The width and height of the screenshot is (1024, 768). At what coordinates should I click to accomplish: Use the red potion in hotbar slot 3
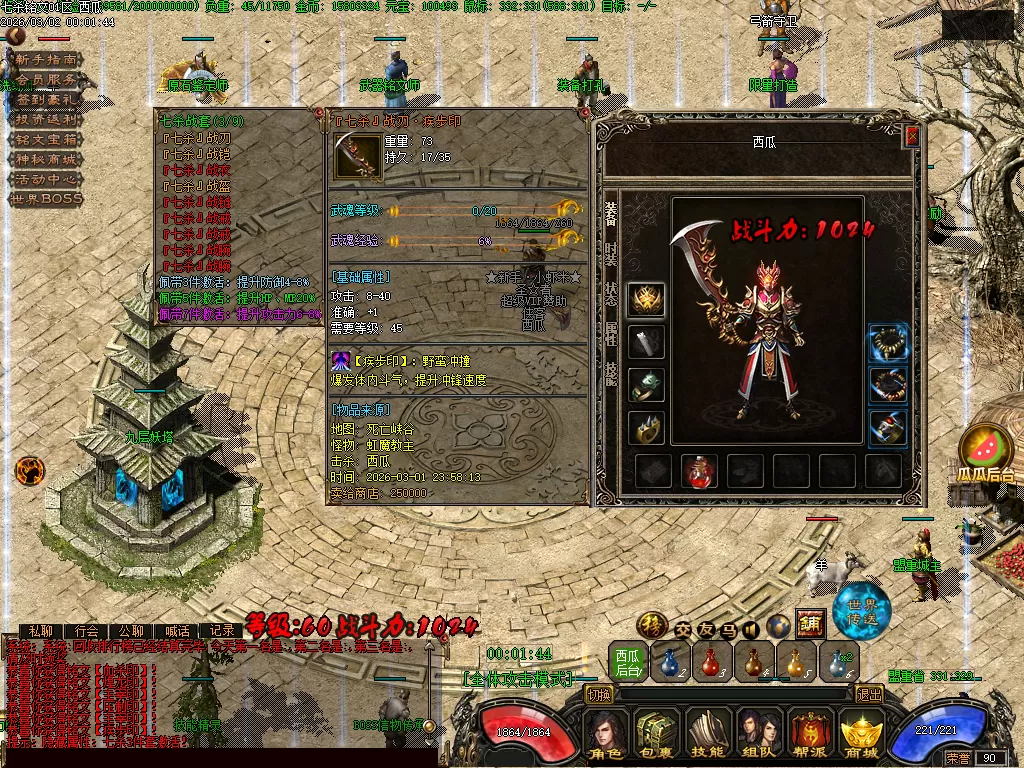[711, 662]
